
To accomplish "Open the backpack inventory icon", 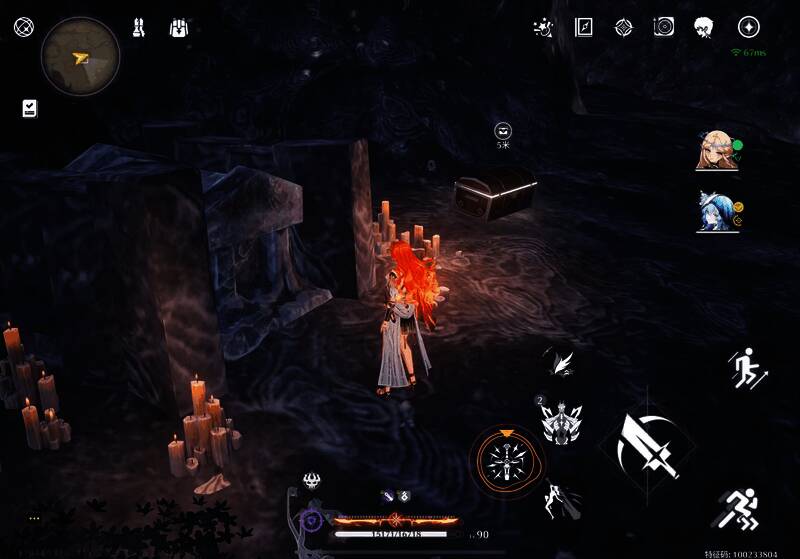I will click(180, 28).
